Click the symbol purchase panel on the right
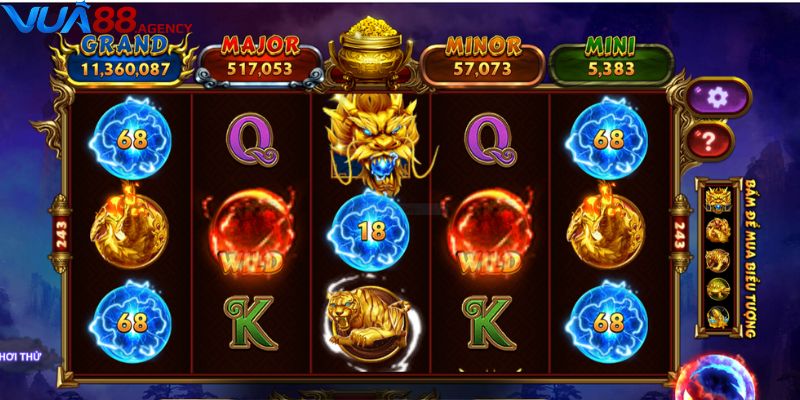The height and width of the screenshot is (400, 800). pos(726,260)
